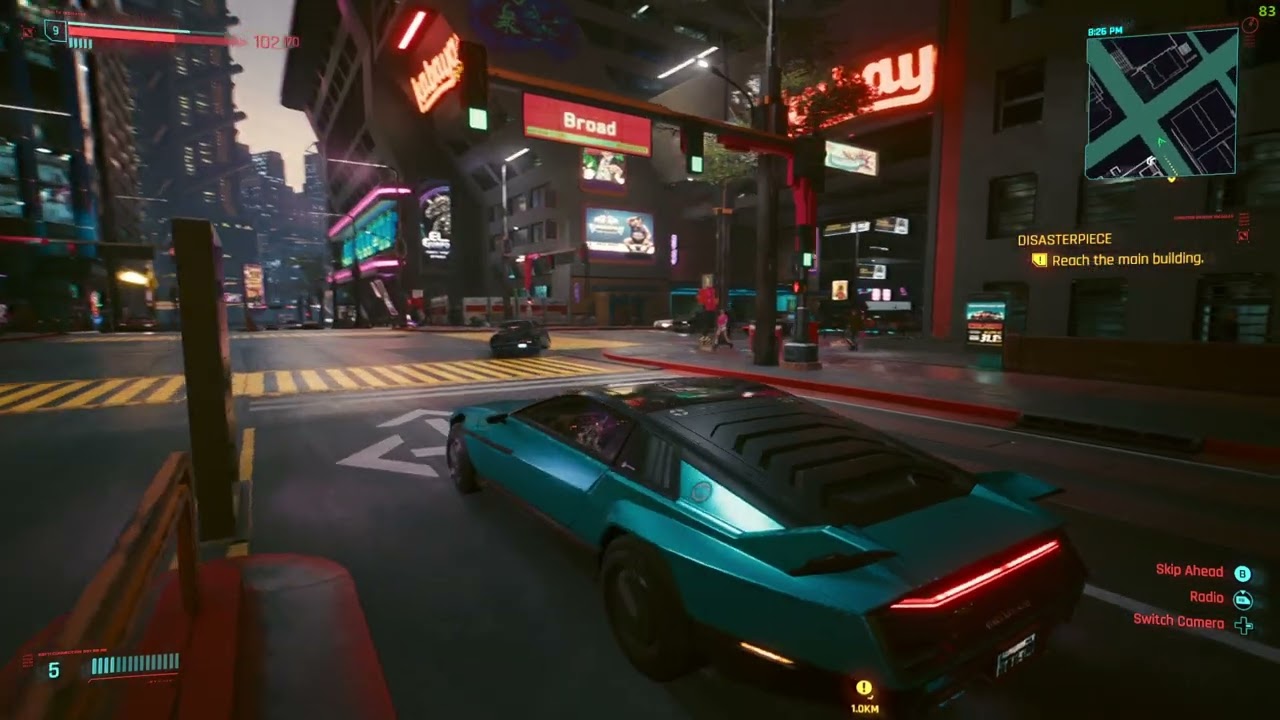Click the B button icon next to Skip Ahead
1280x720 pixels.
[x=1243, y=571]
